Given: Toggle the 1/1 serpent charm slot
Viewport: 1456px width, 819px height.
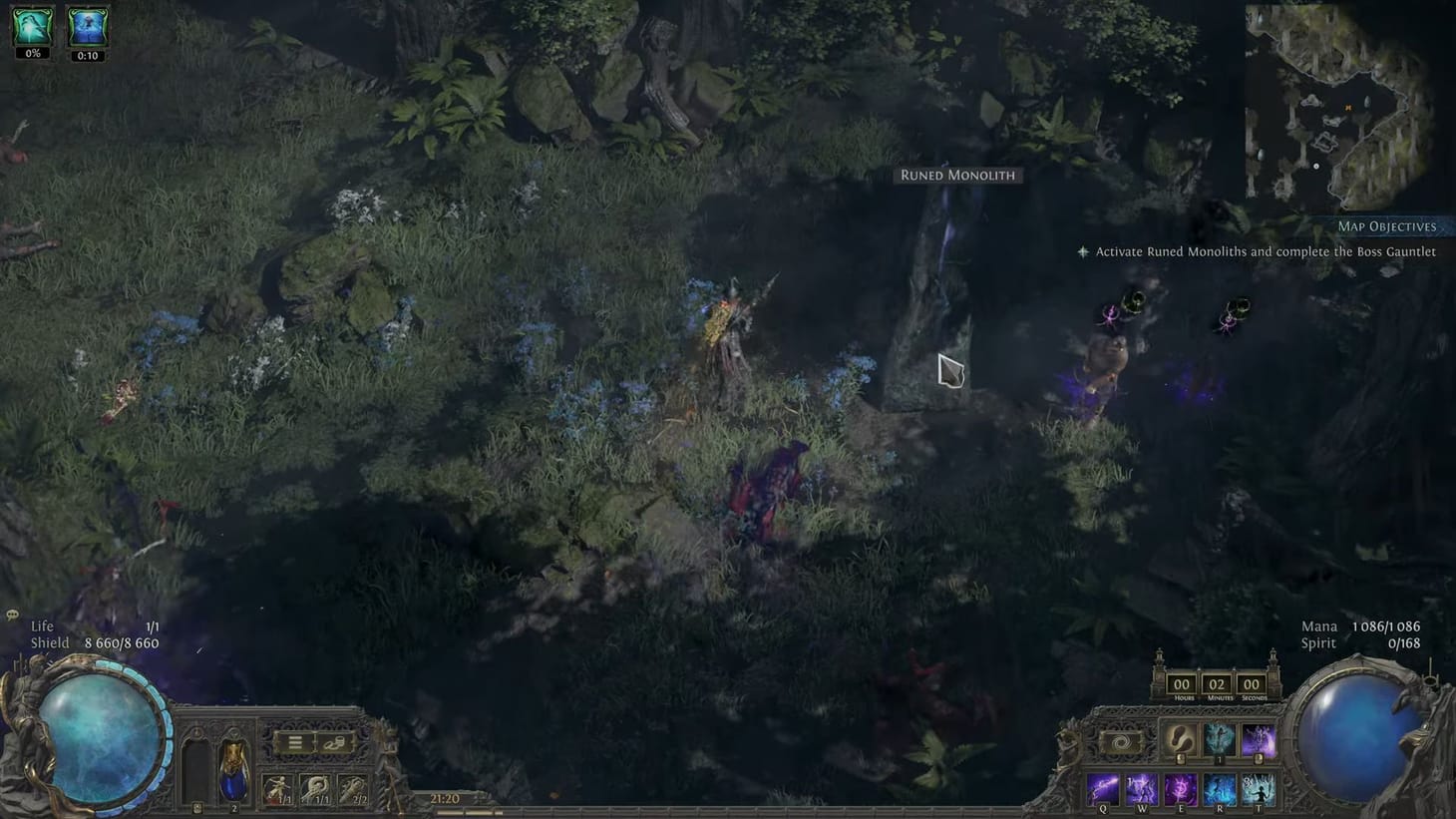Looking at the screenshot, I should pyautogui.click(x=316, y=787).
